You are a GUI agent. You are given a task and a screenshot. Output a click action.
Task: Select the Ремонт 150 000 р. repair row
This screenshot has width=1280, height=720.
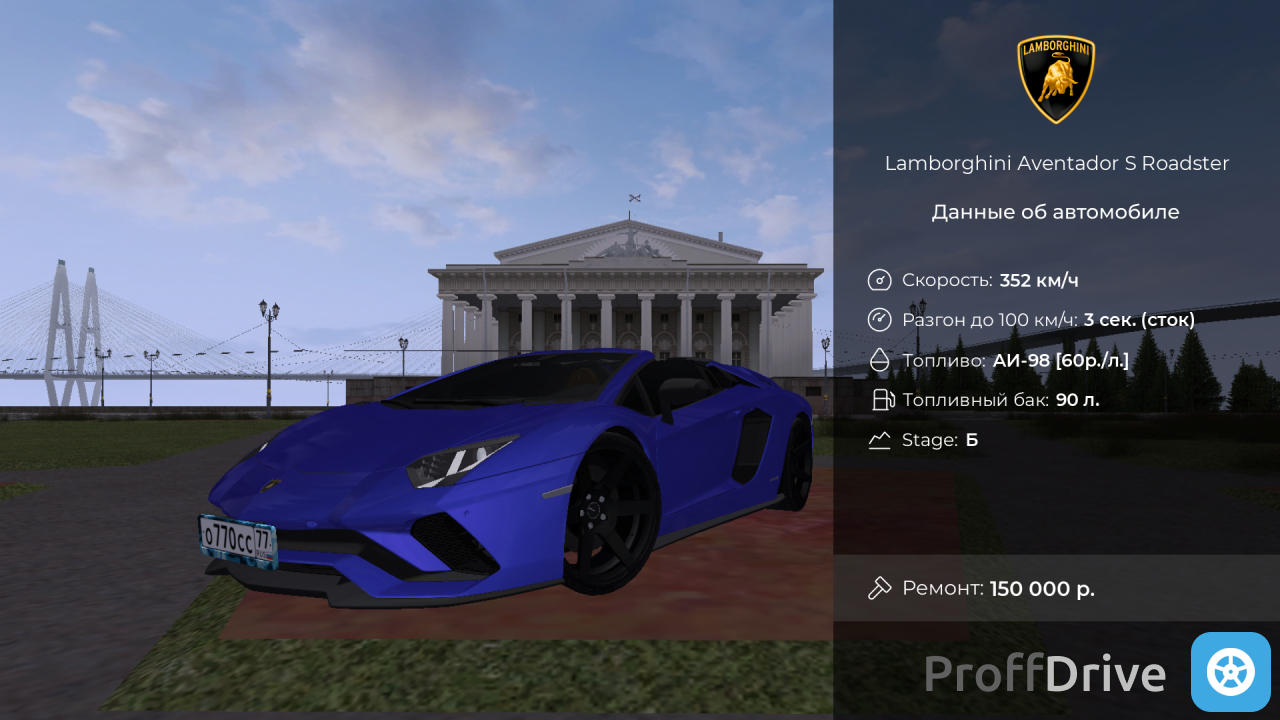1055,588
